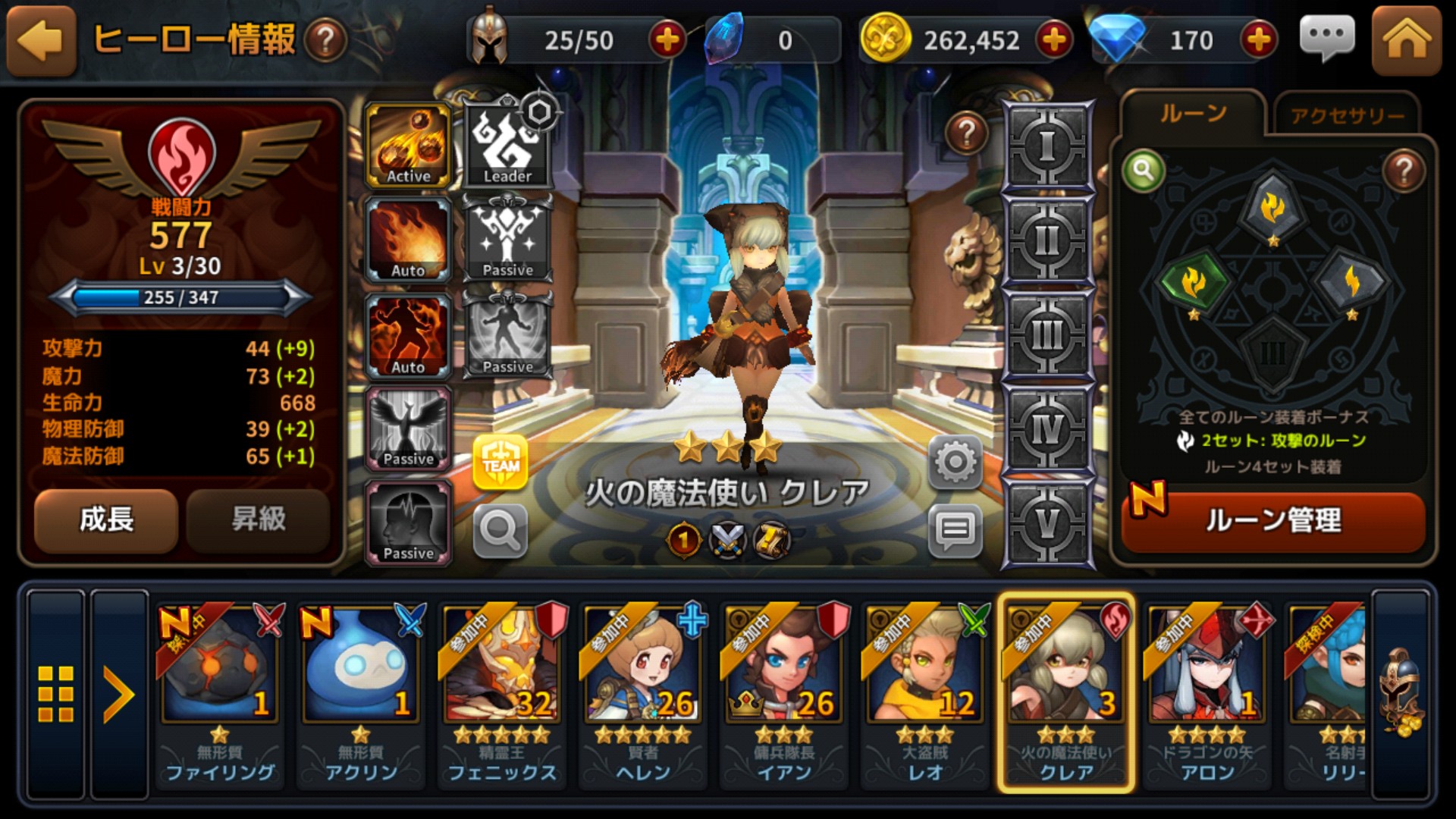Screen dimensions: 1456x819
Task: Select hero フェニックス from the roster
Action: tap(501, 694)
